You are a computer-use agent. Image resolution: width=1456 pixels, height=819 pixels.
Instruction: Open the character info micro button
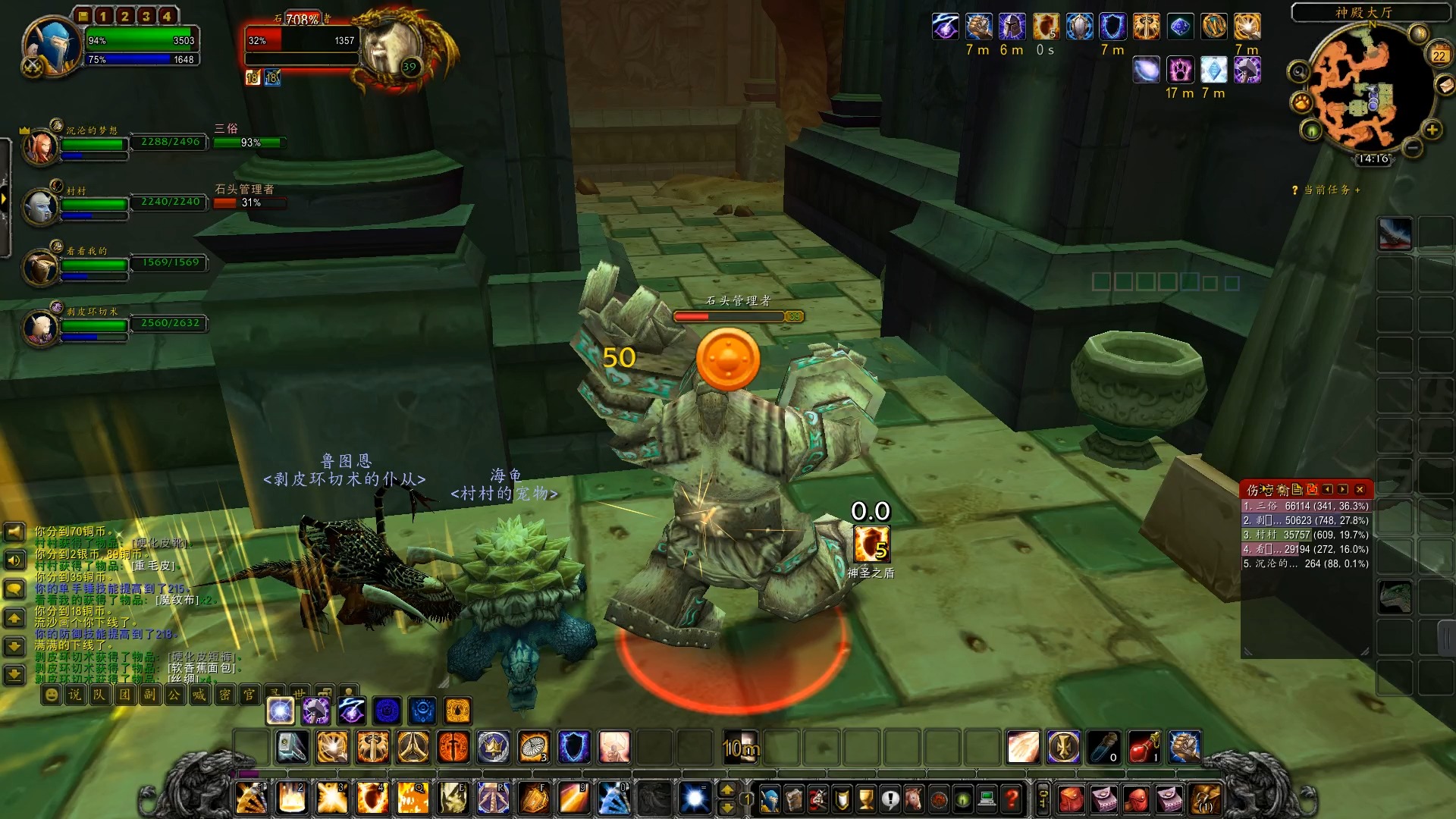[x=770, y=799]
